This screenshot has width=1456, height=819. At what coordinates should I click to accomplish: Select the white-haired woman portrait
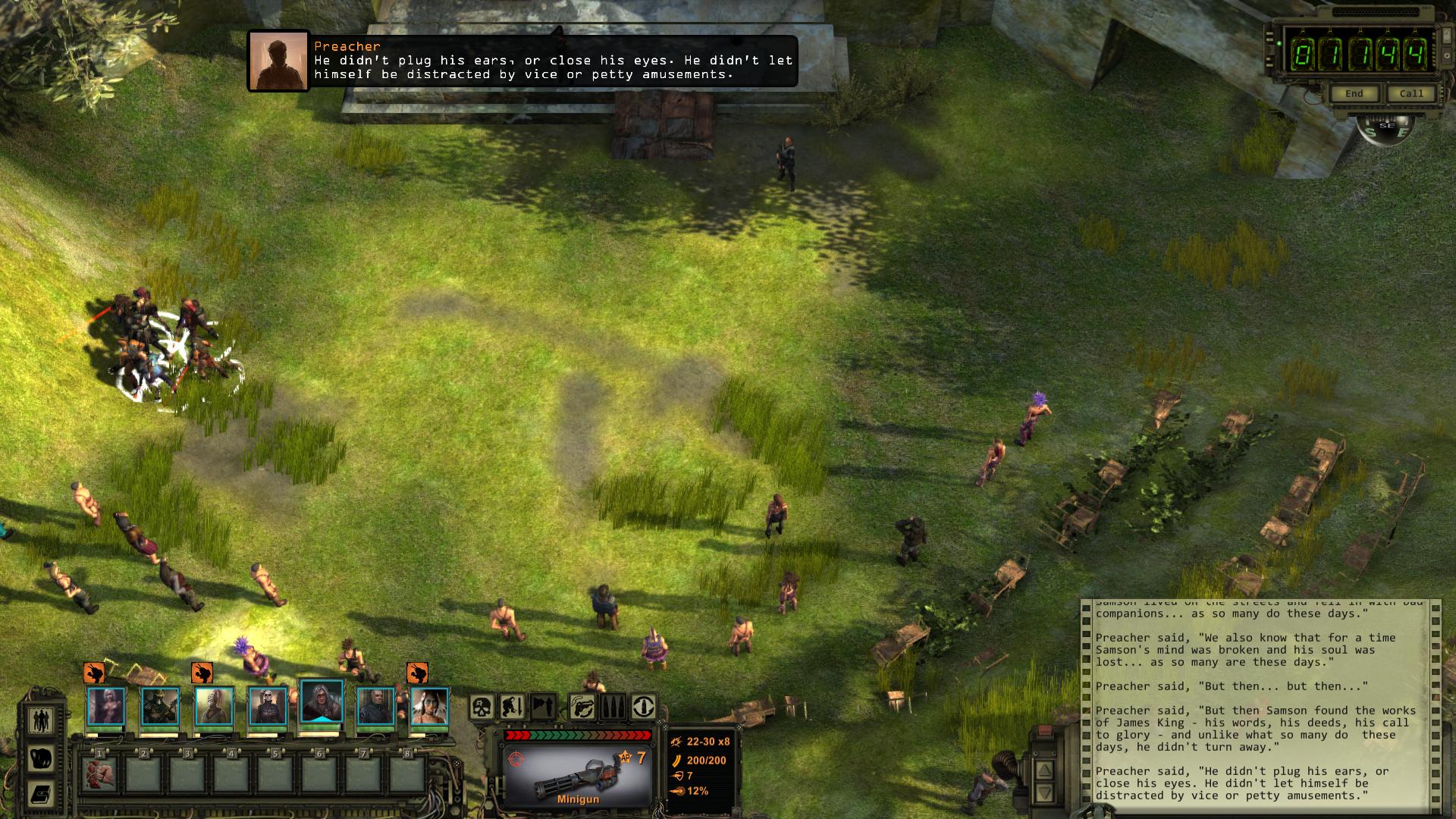click(x=105, y=707)
